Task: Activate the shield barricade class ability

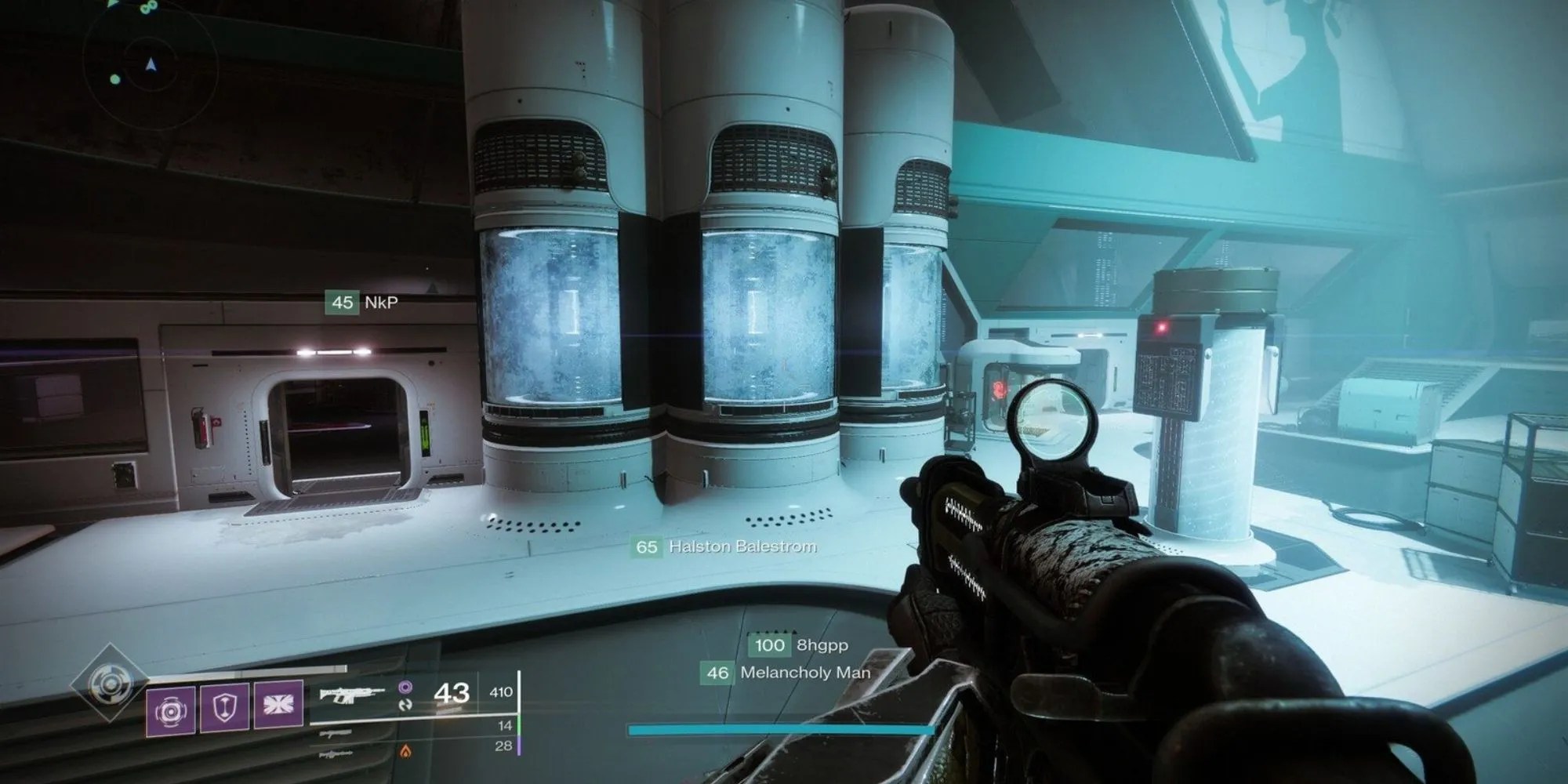Action: coord(224,707)
